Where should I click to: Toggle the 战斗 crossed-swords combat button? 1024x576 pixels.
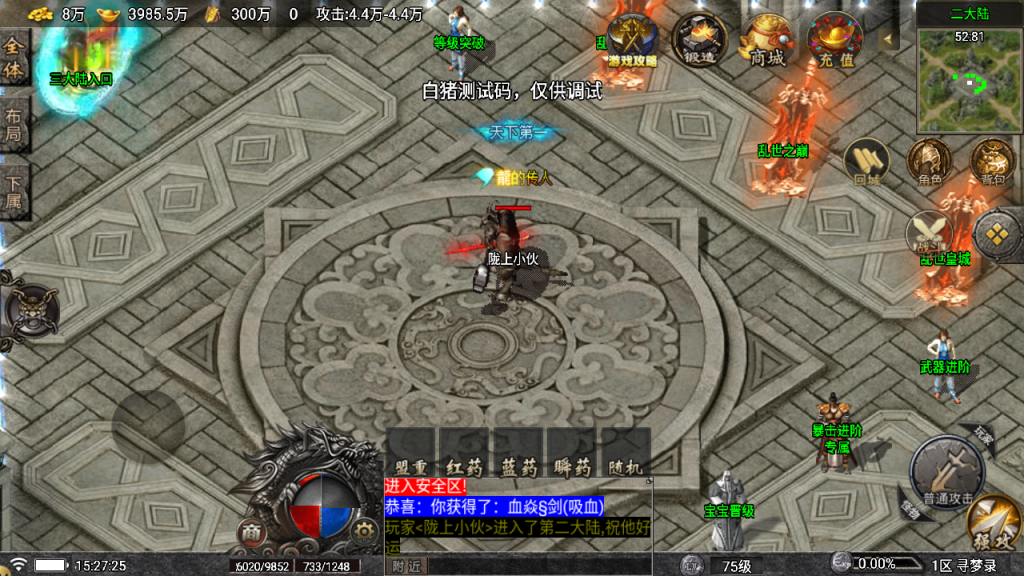tap(929, 235)
